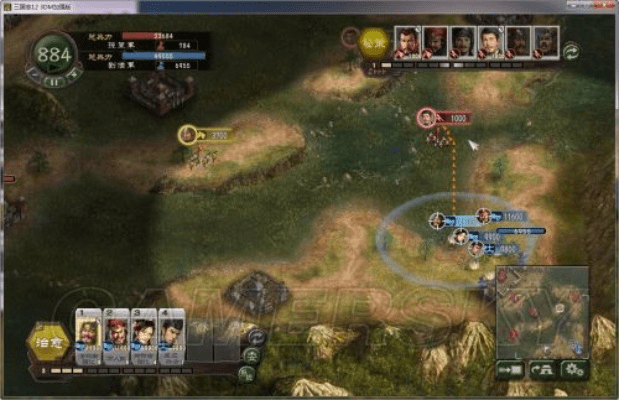Click the bottom green round button beside officer cards

[x=246, y=373]
